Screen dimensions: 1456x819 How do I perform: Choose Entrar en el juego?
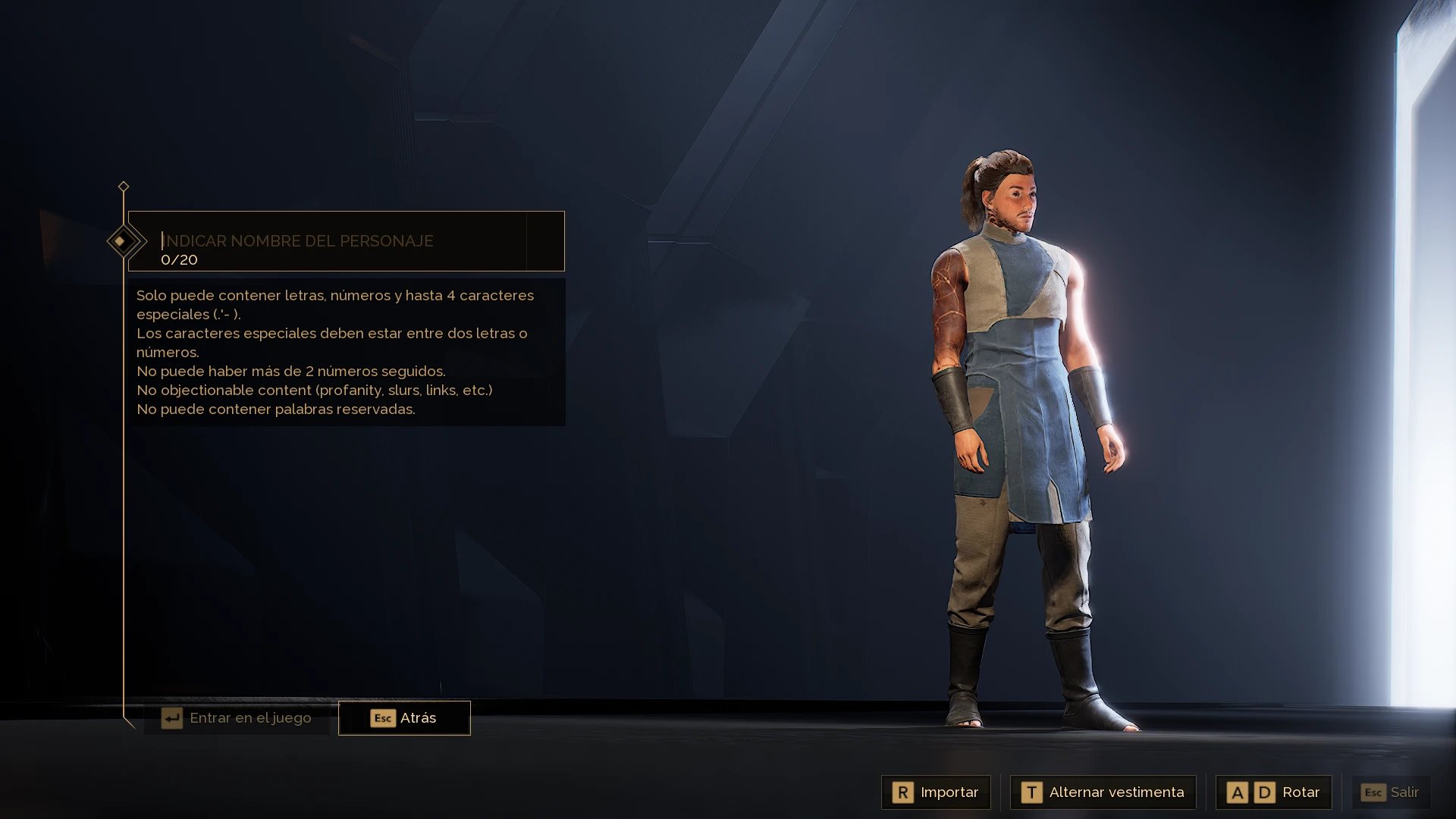point(237,718)
